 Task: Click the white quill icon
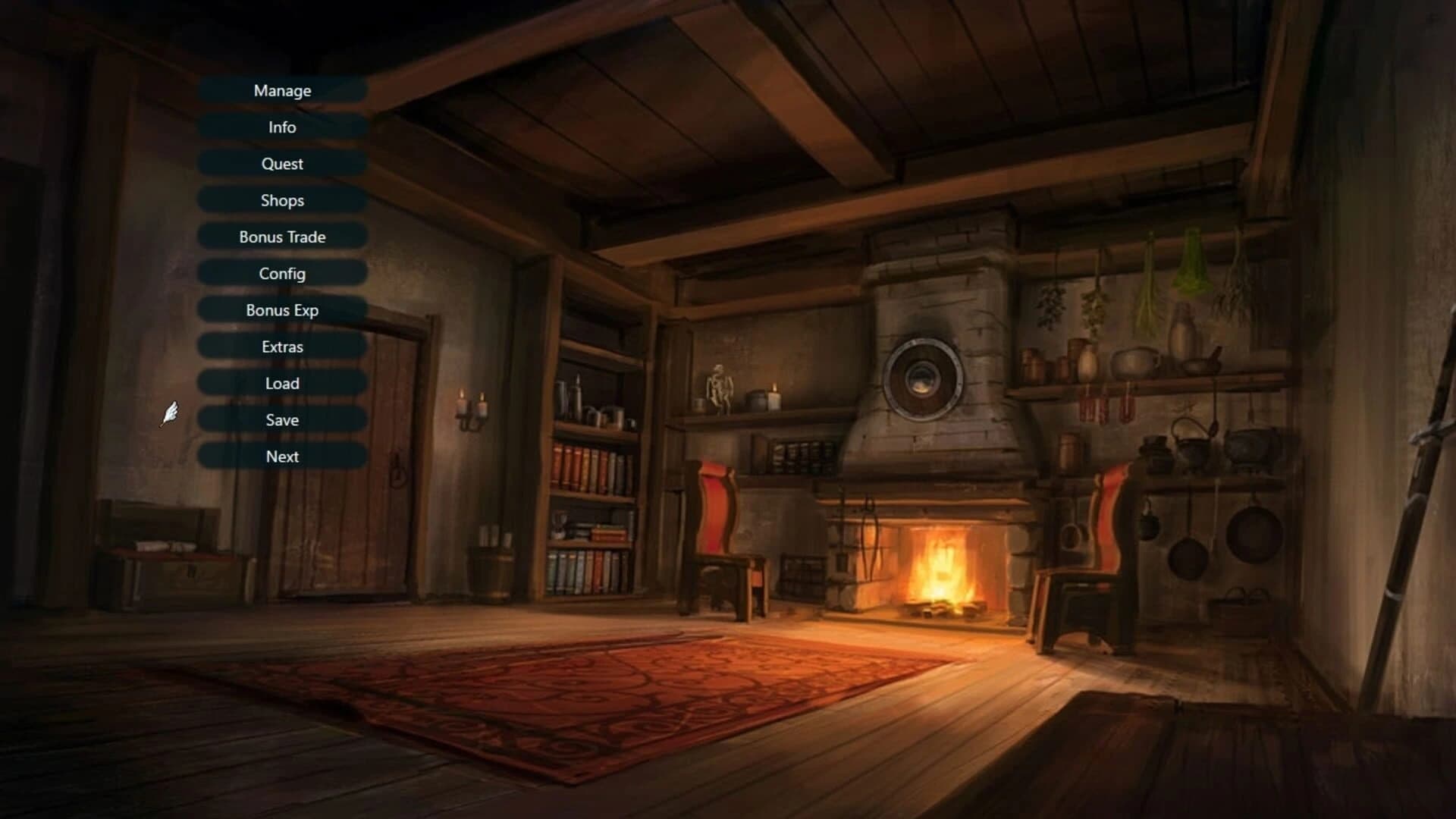click(x=170, y=413)
